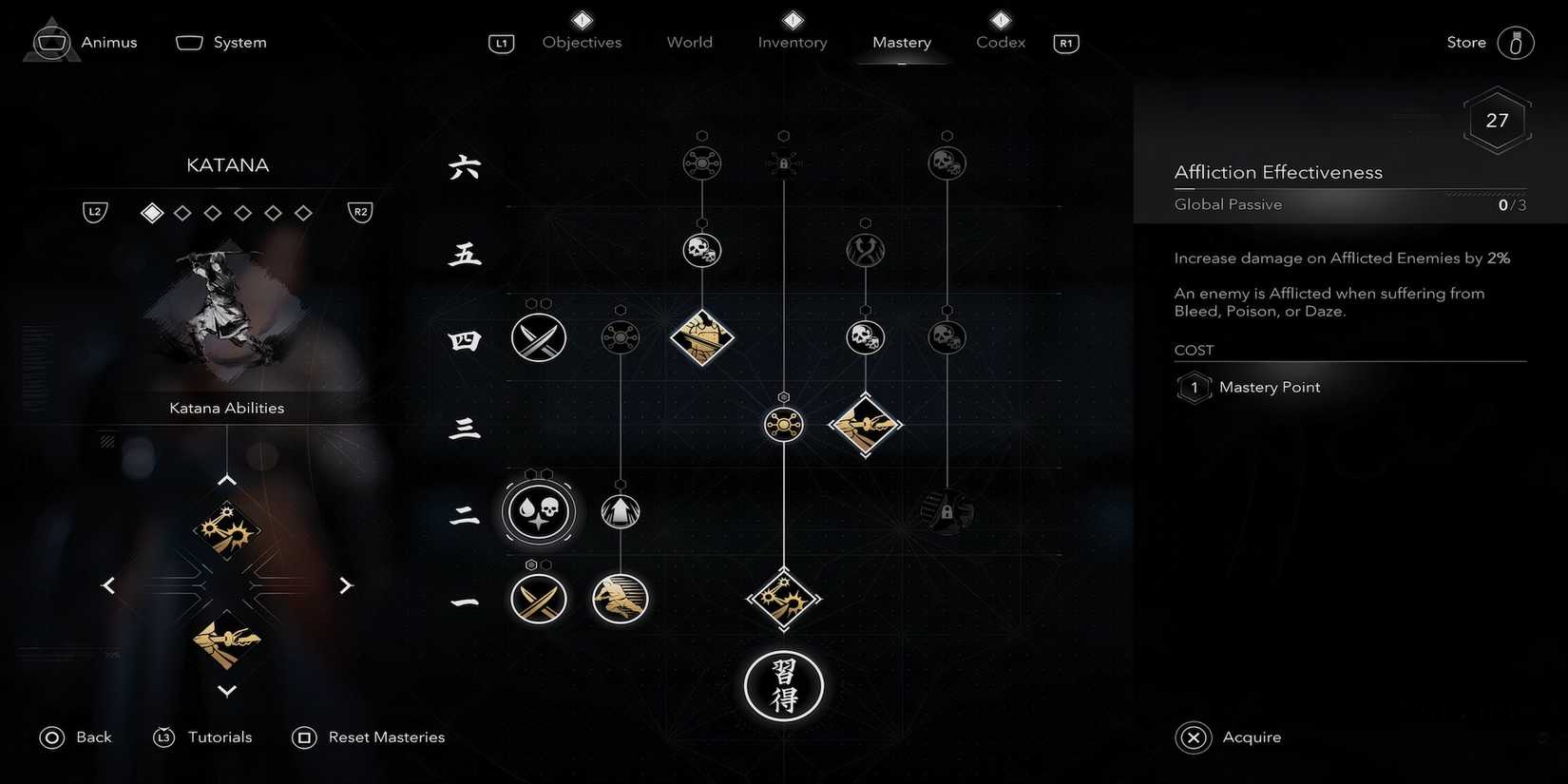
Task: Select the golden diamond attack node in row three
Action: click(x=865, y=425)
